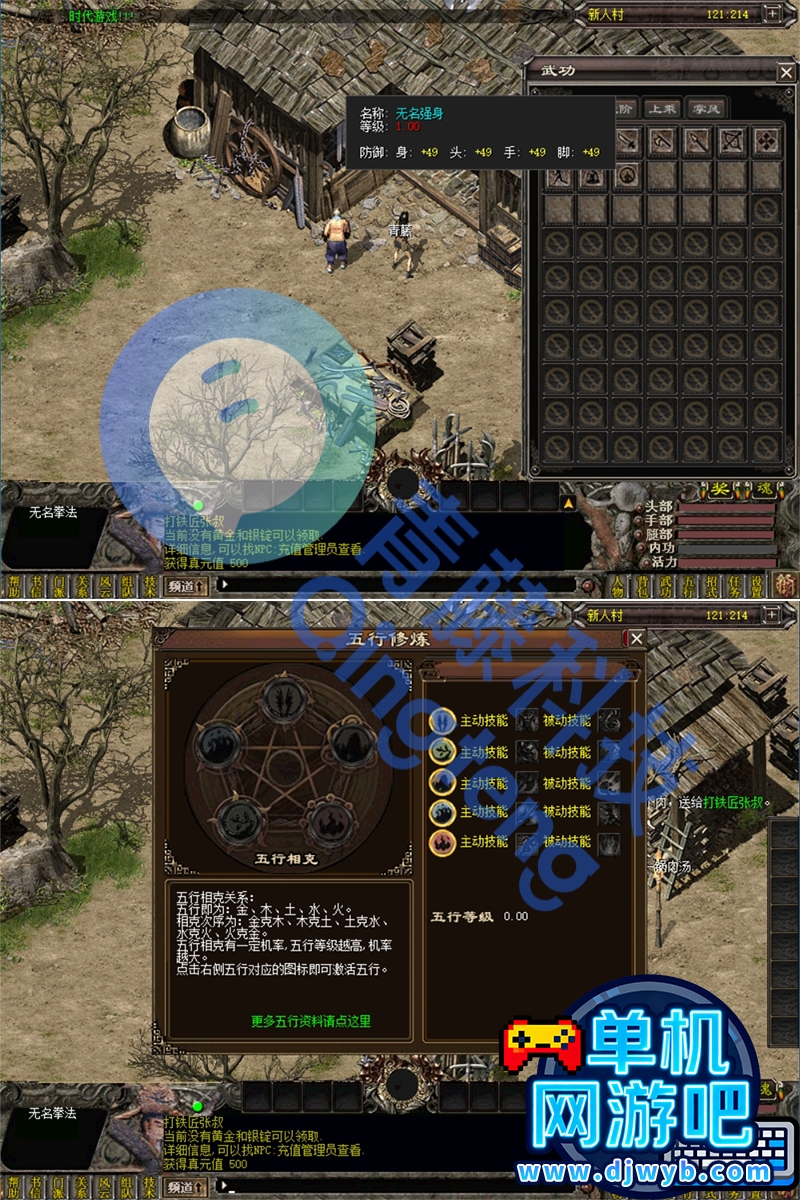Pick the four-petal flower skill icon
Screen dimensions: 800x1200
click(x=766, y=142)
